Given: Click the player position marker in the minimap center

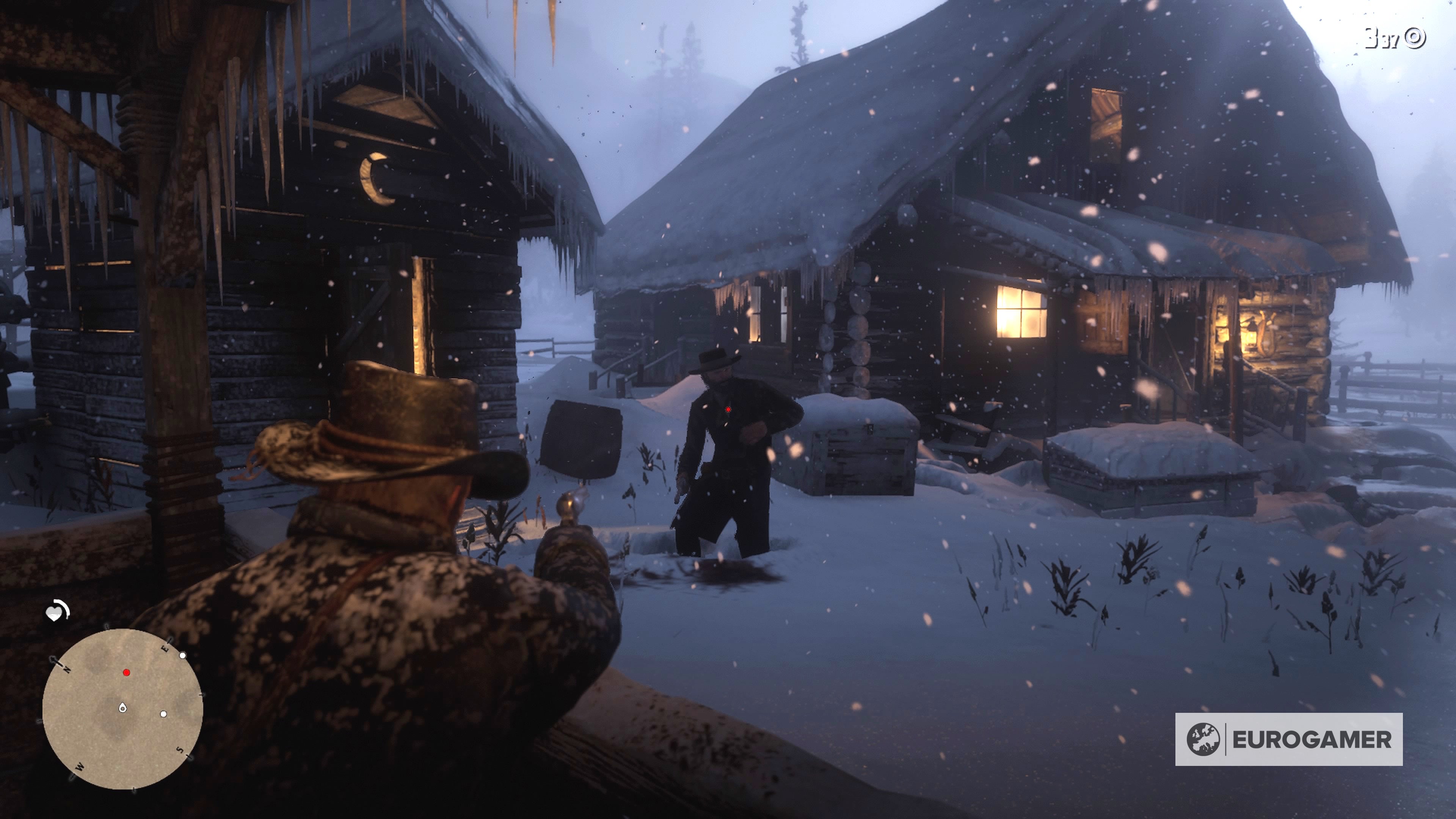Looking at the screenshot, I should pyautogui.click(x=122, y=708).
